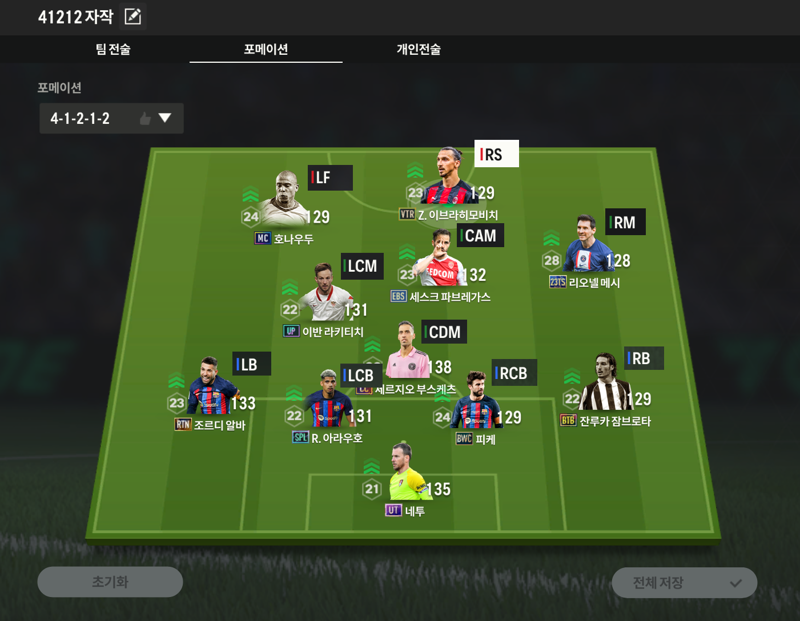This screenshot has width=800, height=621.
Task: Edit the 41212 자작 tactic name
Action: (133, 16)
